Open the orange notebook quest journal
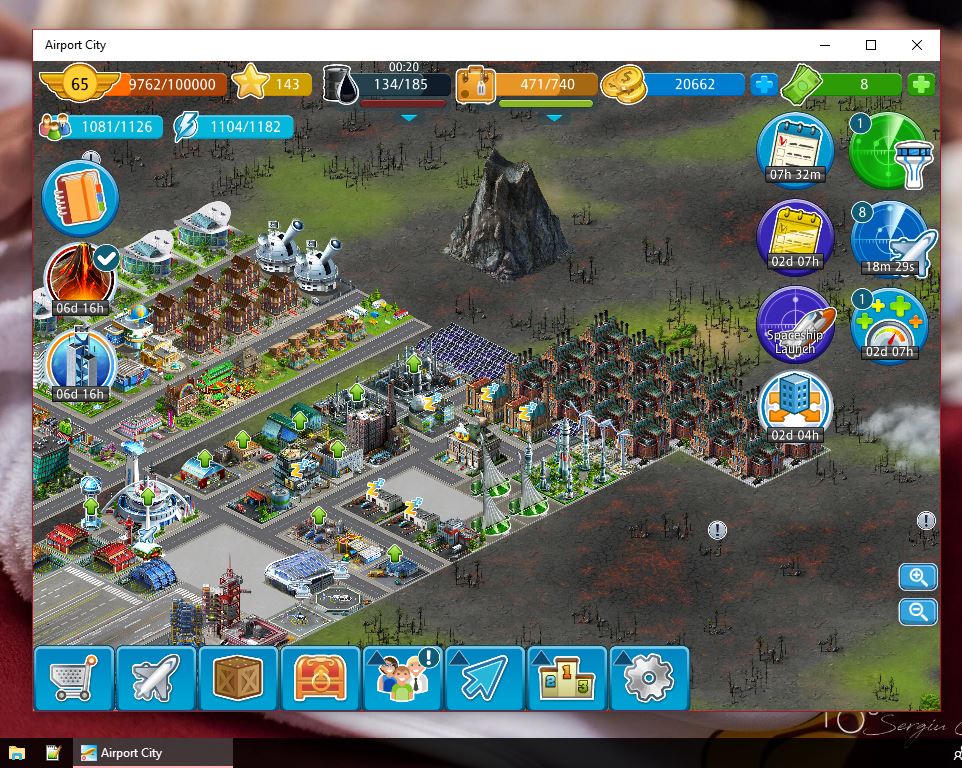This screenshot has height=768, width=962. 80,197
